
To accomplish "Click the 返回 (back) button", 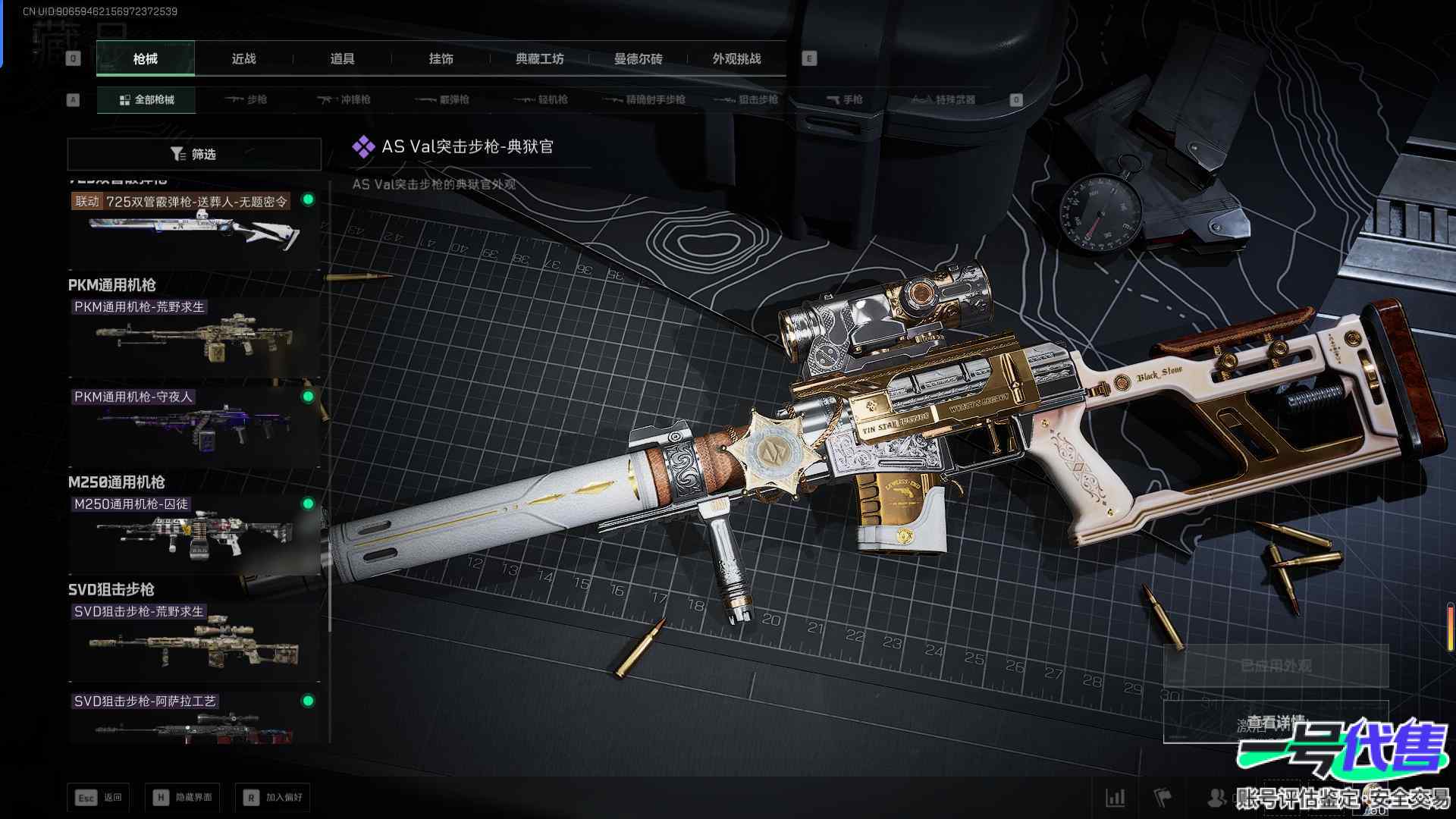I will [x=99, y=797].
